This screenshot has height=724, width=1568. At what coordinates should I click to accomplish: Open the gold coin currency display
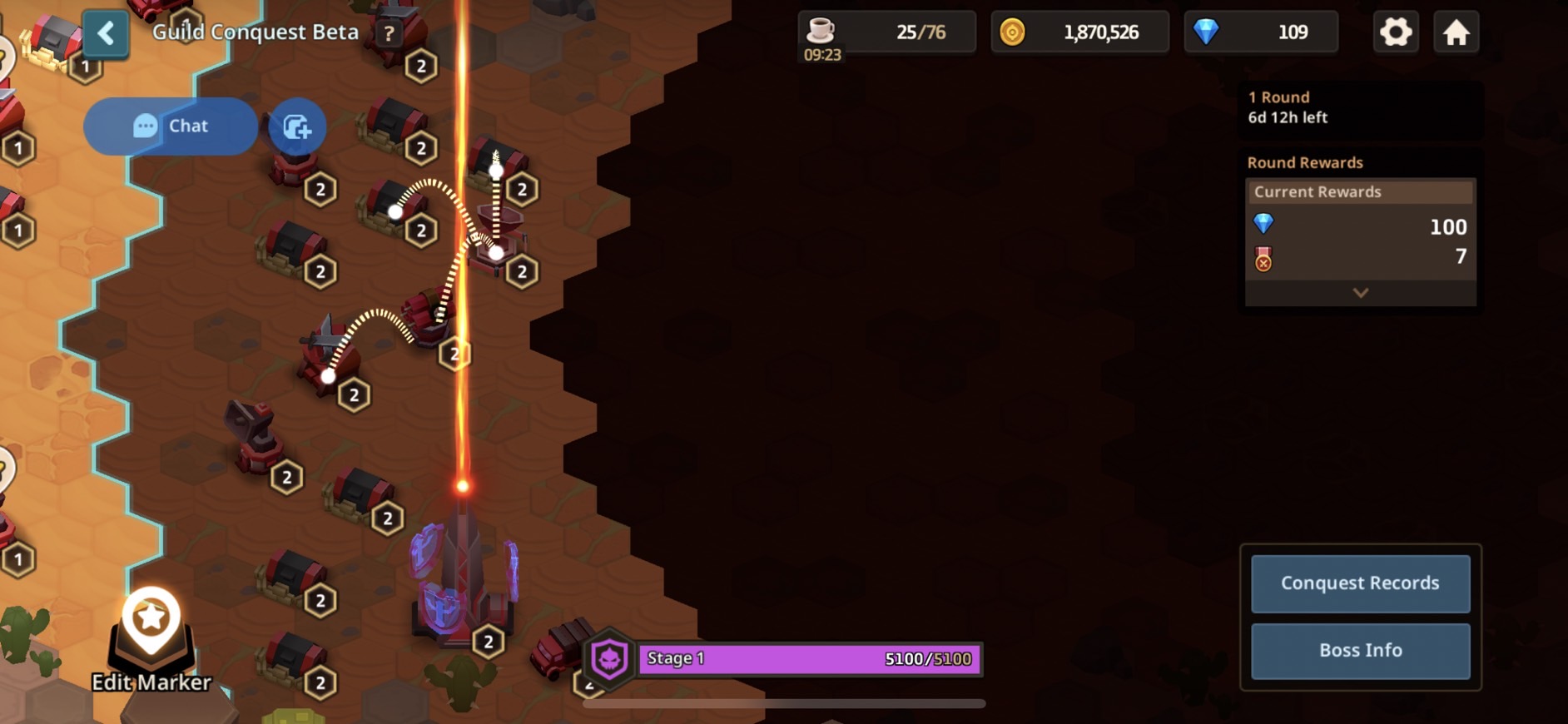tap(1079, 32)
